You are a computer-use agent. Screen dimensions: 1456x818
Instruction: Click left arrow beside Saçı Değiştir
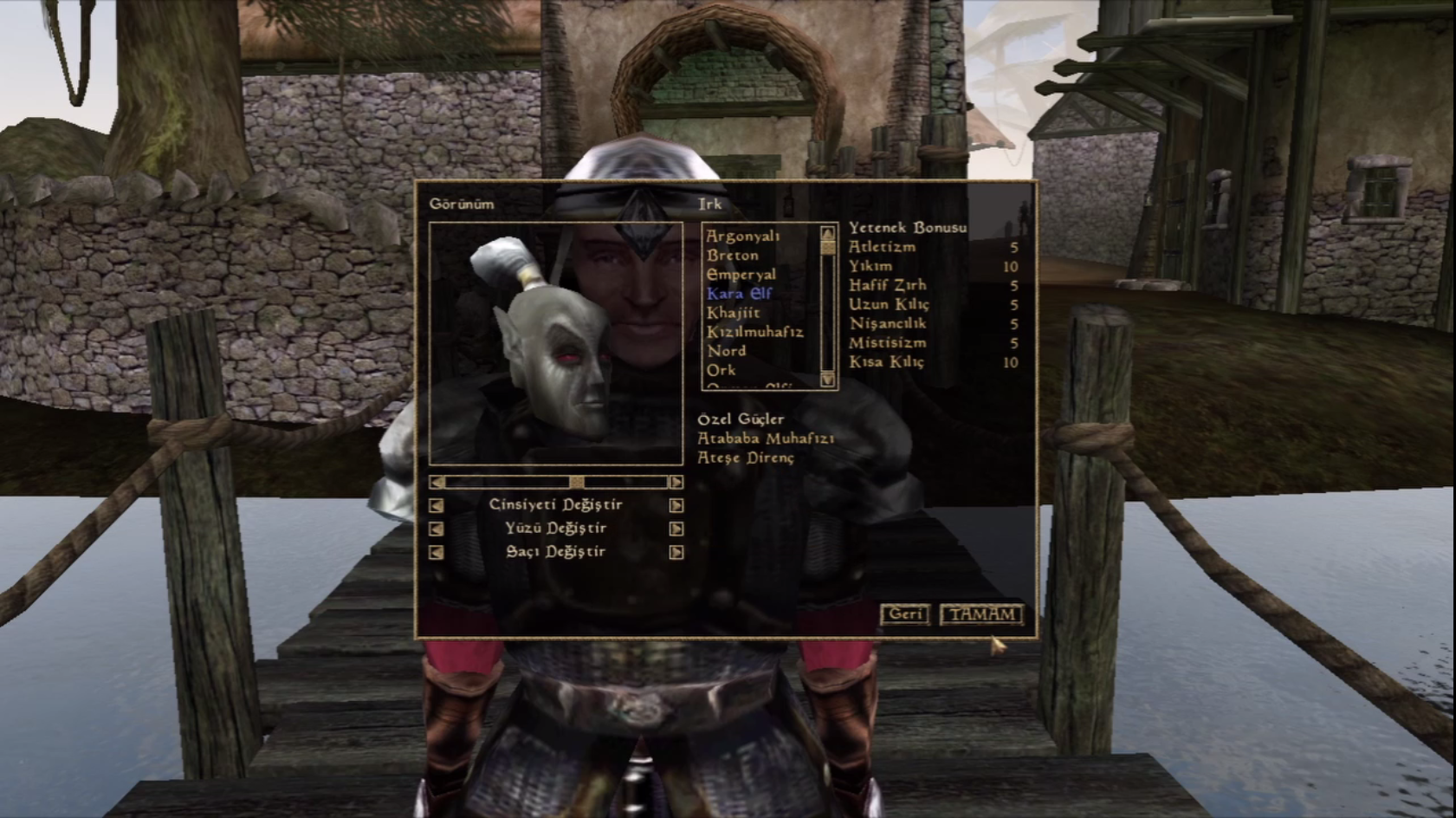(437, 552)
